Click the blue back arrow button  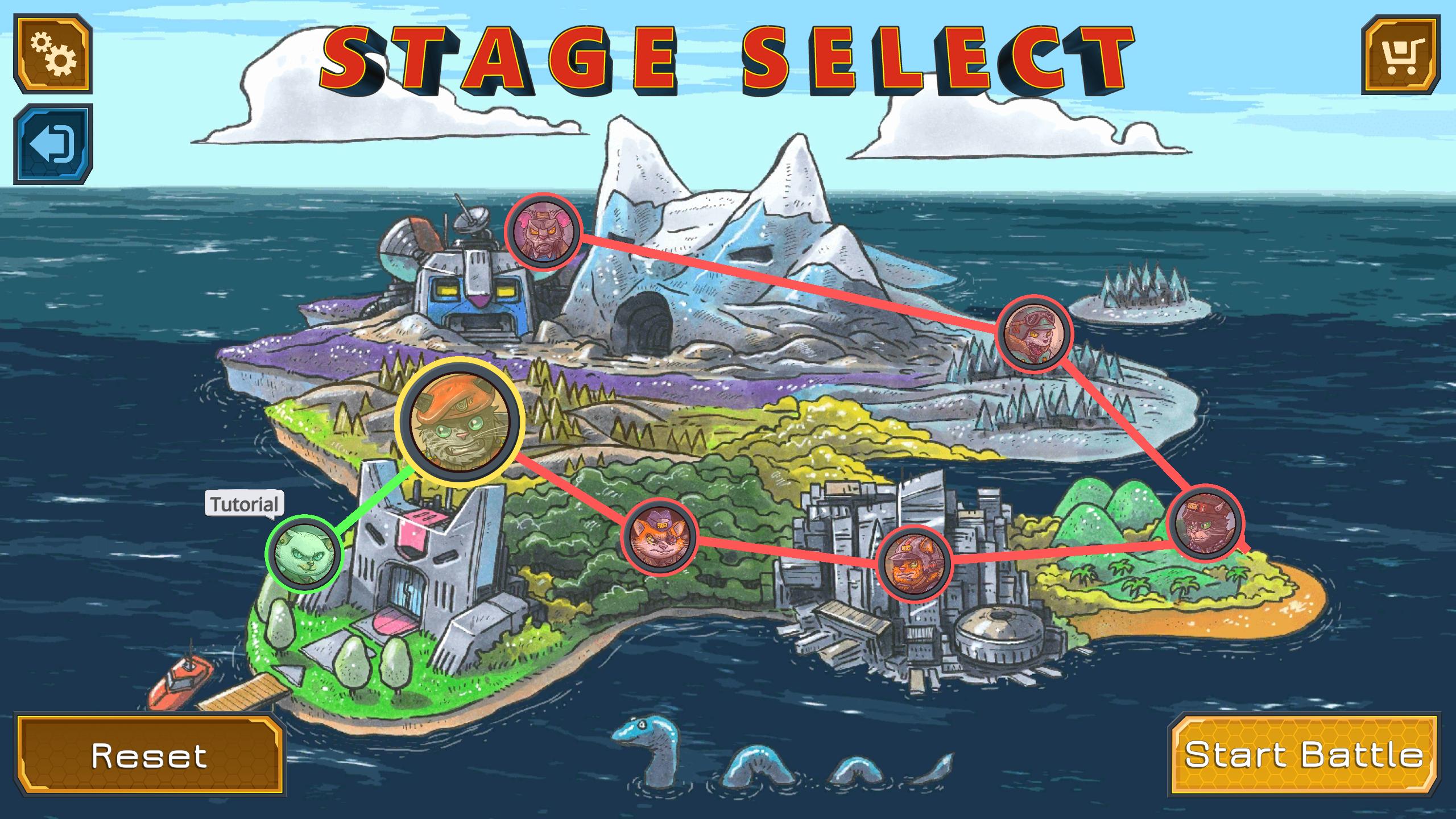pyautogui.click(x=53, y=144)
